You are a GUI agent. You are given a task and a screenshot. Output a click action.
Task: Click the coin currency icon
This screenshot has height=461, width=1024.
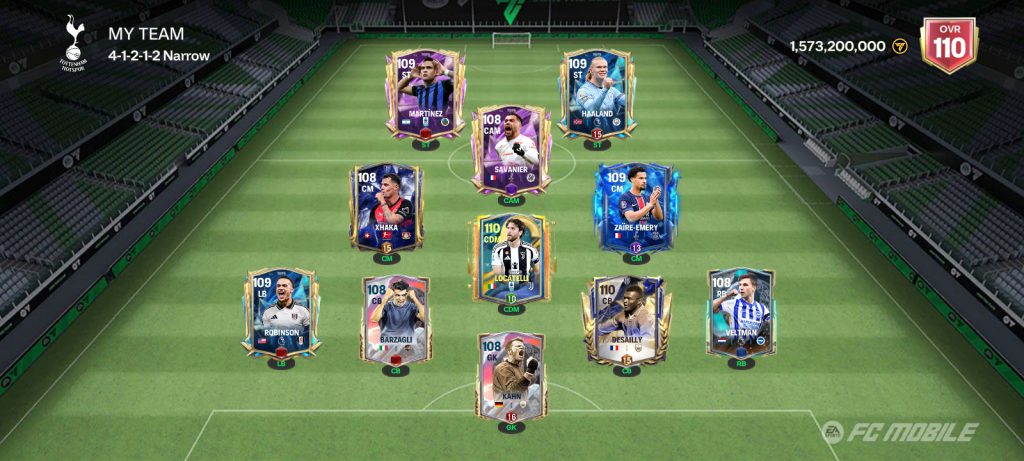point(899,46)
